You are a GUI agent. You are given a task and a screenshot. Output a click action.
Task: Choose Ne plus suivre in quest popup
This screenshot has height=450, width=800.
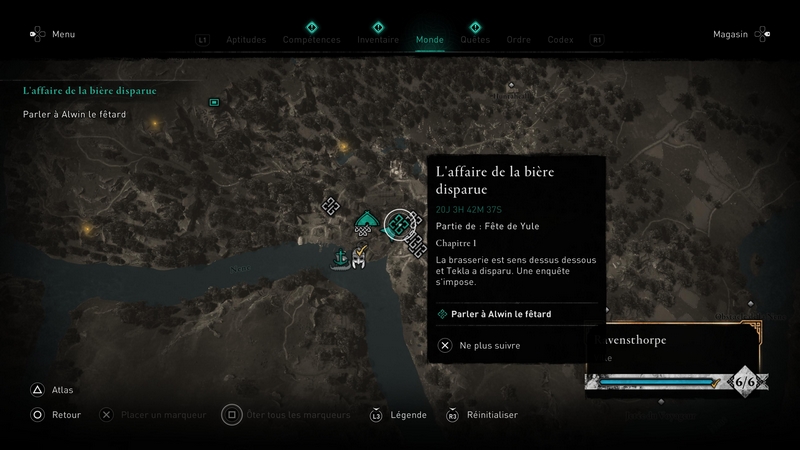(x=480, y=346)
